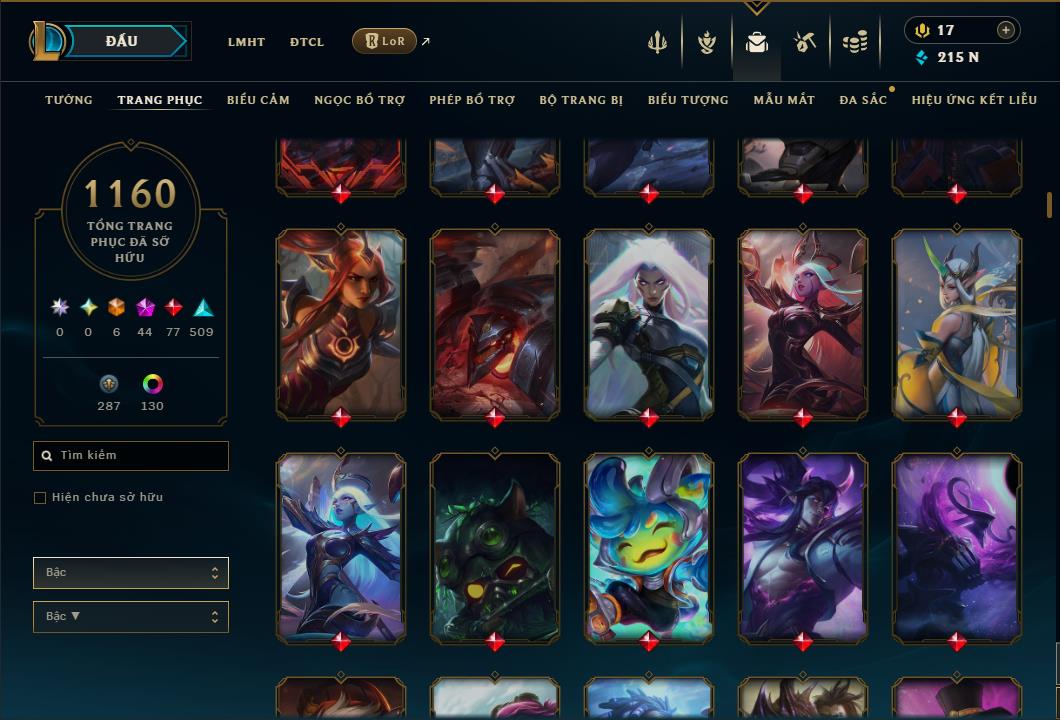Open the coin stack store icon

(x=854, y=42)
